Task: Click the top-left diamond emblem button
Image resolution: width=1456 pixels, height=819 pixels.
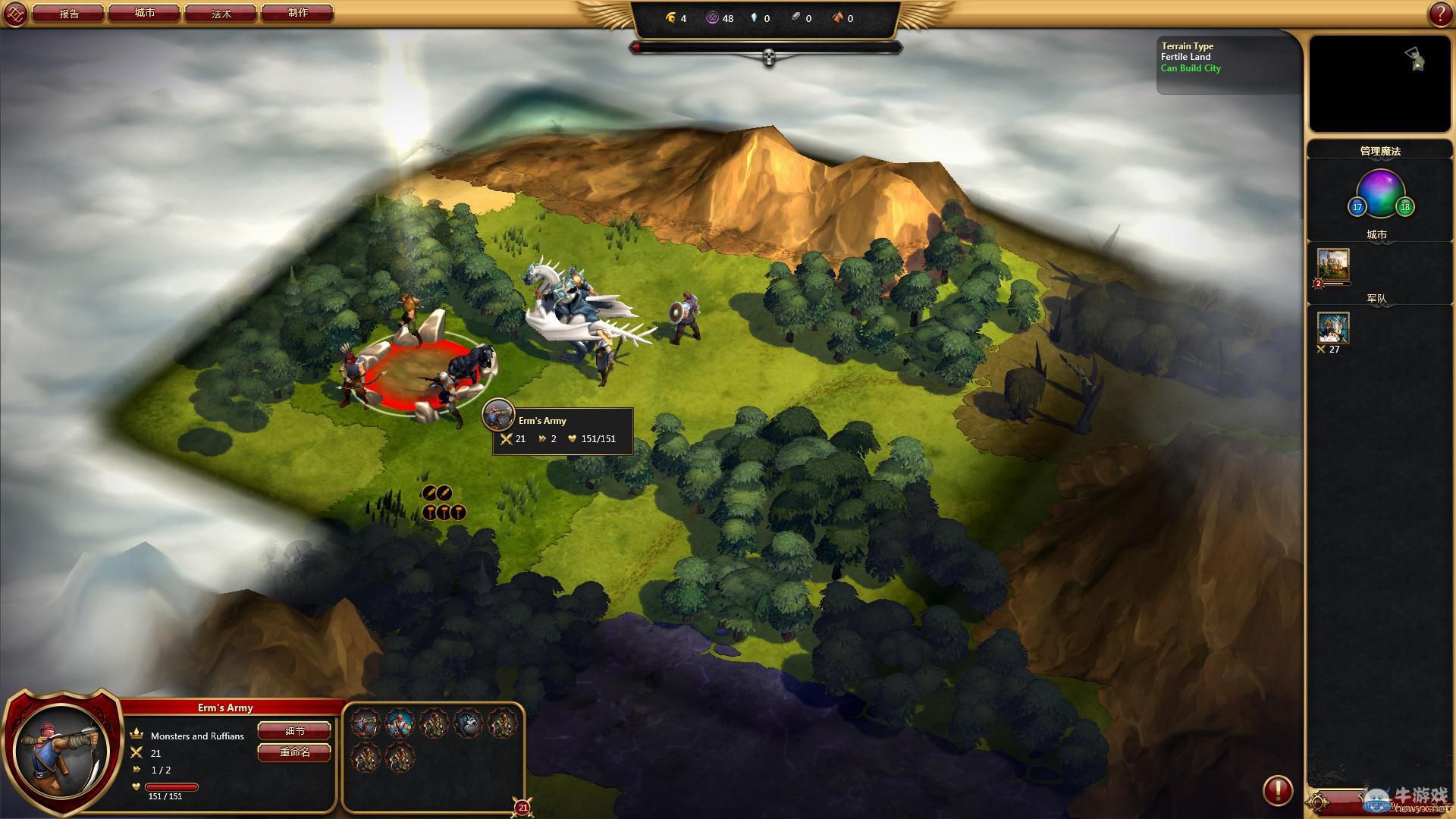Action: coord(15,14)
